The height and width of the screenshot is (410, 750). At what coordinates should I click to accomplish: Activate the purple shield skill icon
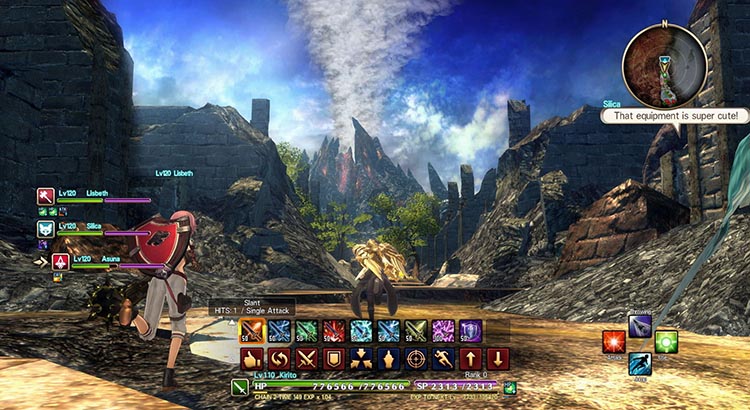click(x=469, y=330)
